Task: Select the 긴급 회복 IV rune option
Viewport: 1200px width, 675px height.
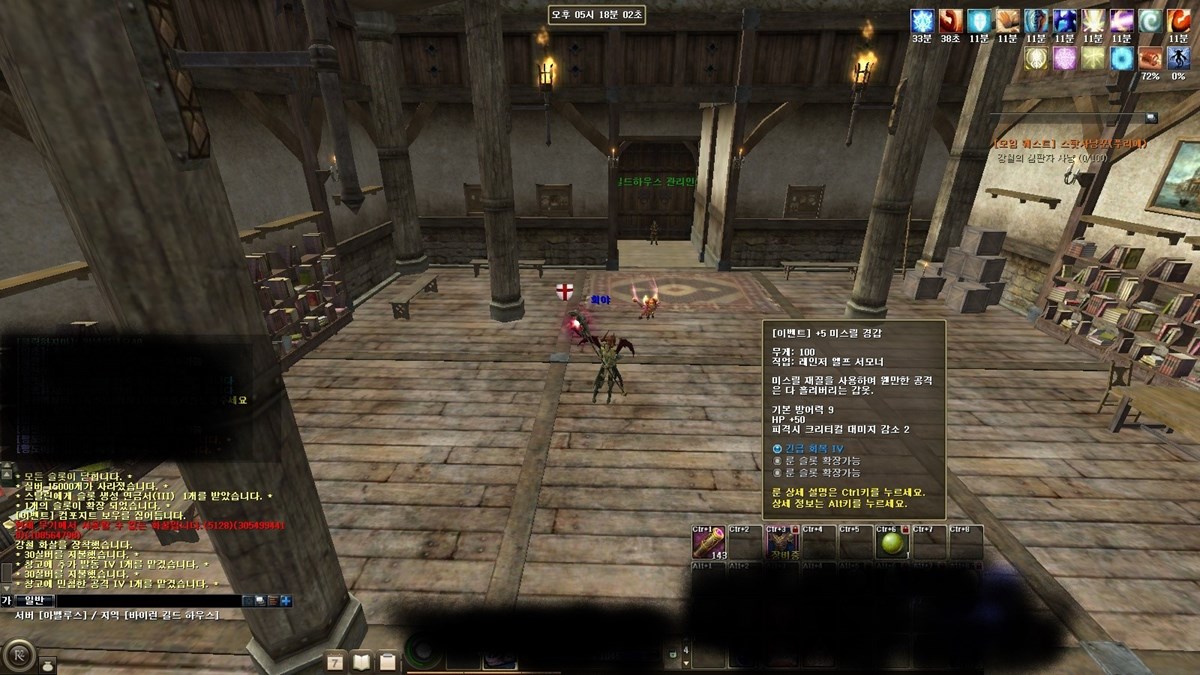Action: tap(810, 449)
